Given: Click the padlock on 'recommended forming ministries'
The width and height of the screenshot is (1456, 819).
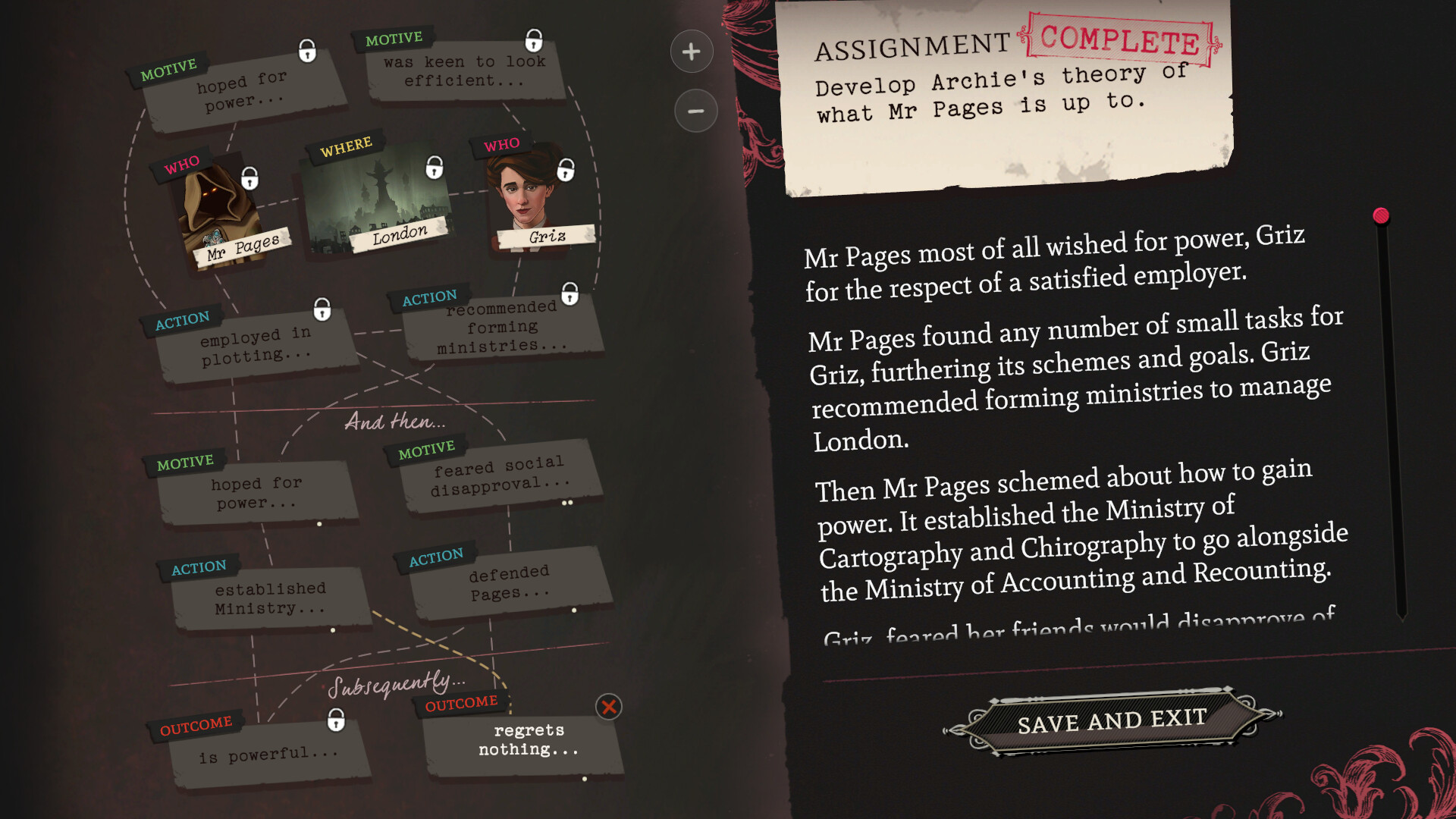Looking at the screenshot, I should pyautogui.click(x=570, y=295).
